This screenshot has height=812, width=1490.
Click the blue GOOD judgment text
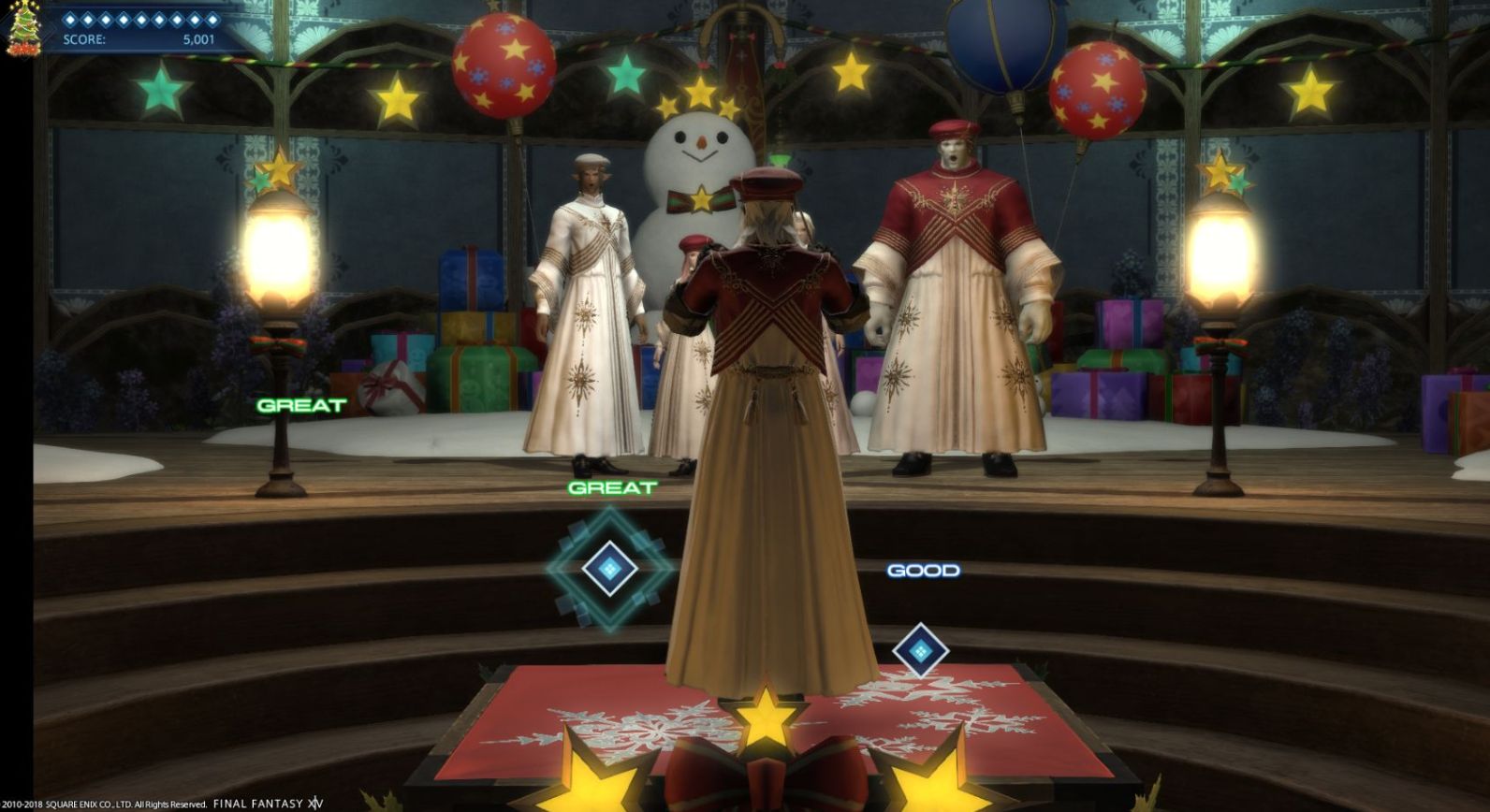[923, 570]
